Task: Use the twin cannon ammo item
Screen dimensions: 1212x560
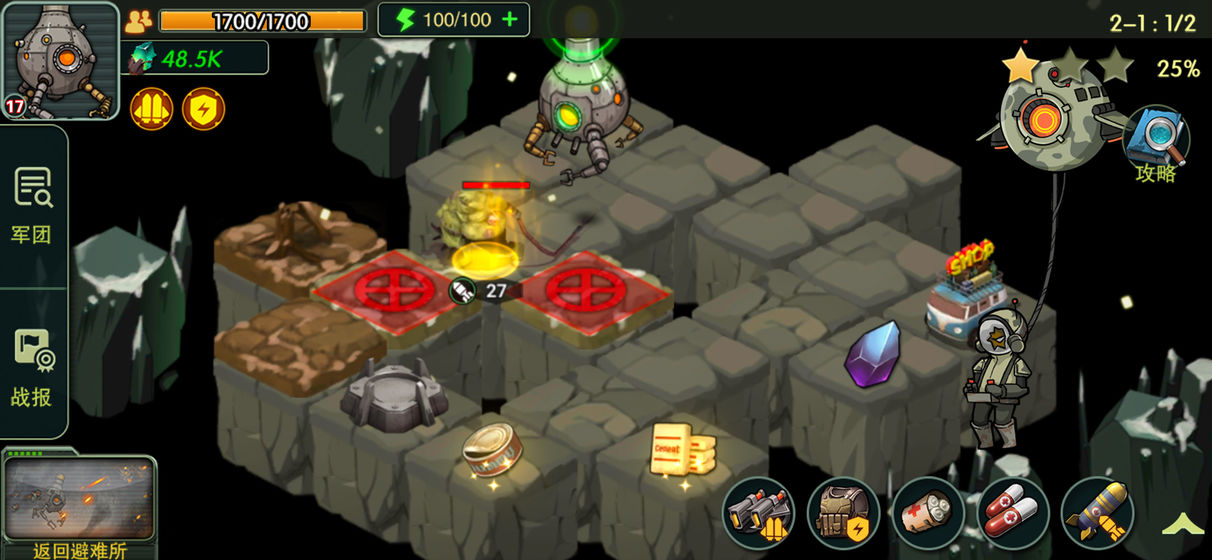Action: 758,513
